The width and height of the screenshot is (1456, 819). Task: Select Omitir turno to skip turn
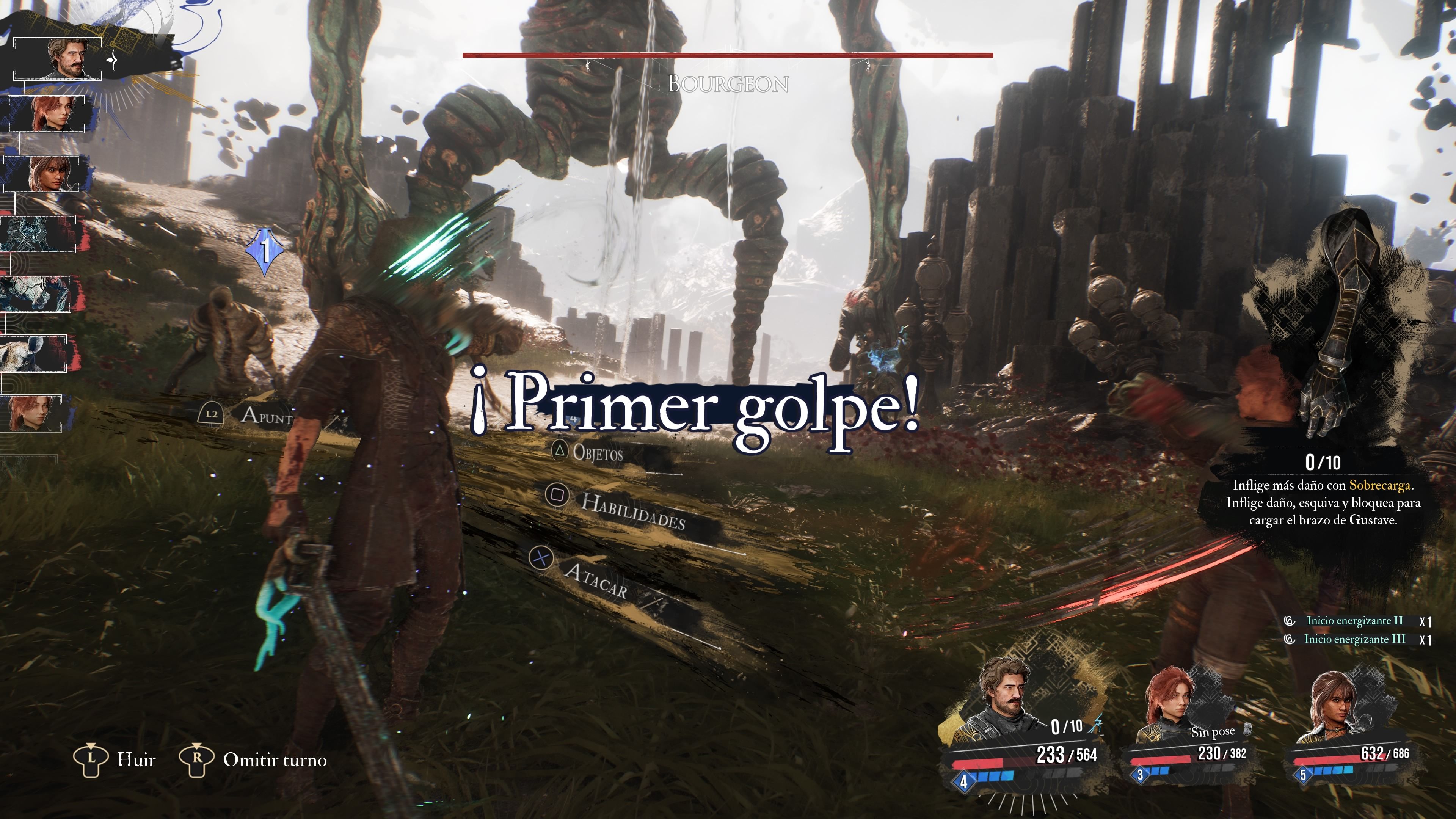click(x=274, y=759)
